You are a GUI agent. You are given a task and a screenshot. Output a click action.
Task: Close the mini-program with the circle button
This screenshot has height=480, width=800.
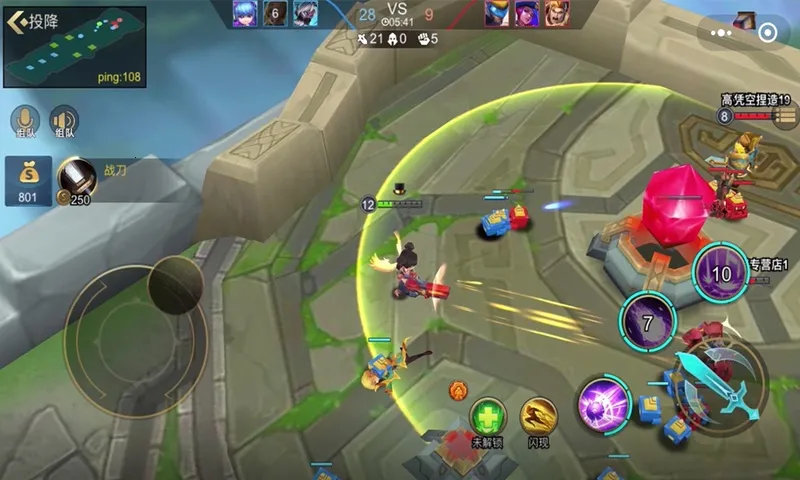(x=767, y=32)
